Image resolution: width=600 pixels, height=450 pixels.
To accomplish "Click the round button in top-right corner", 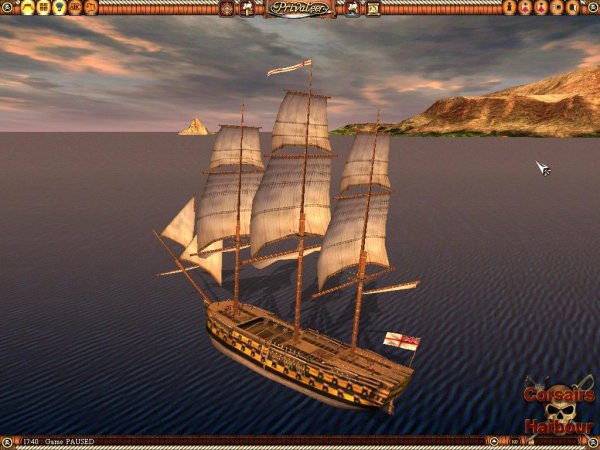I will click(x=593, y=7).
